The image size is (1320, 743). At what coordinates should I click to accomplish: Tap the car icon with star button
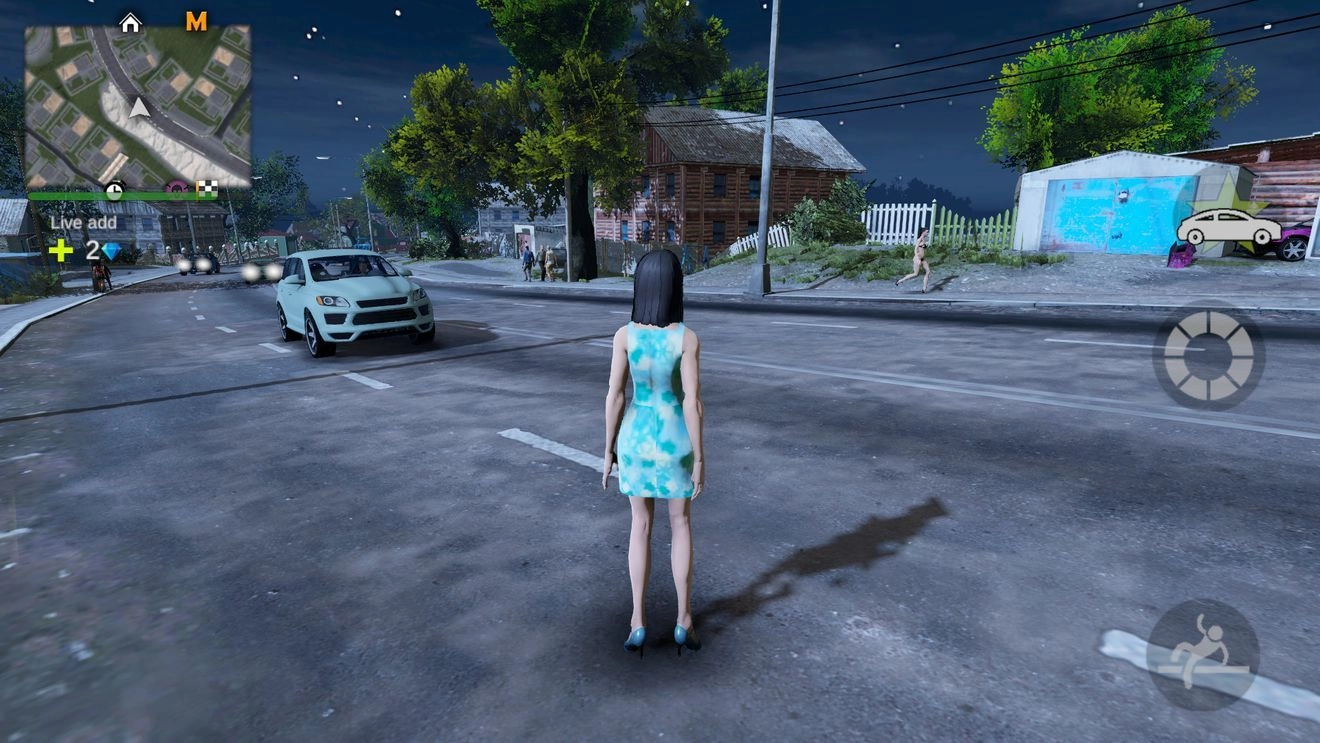(1228, 228)
